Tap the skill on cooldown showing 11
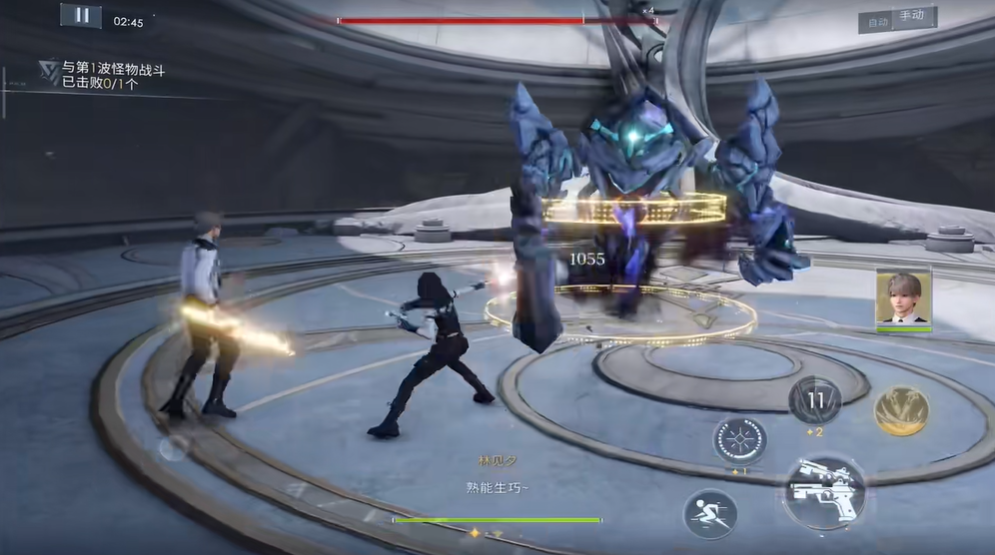Image resolution: width=995 pixels, height=555 pixels. pyautogui.click(x=814, y=401)
